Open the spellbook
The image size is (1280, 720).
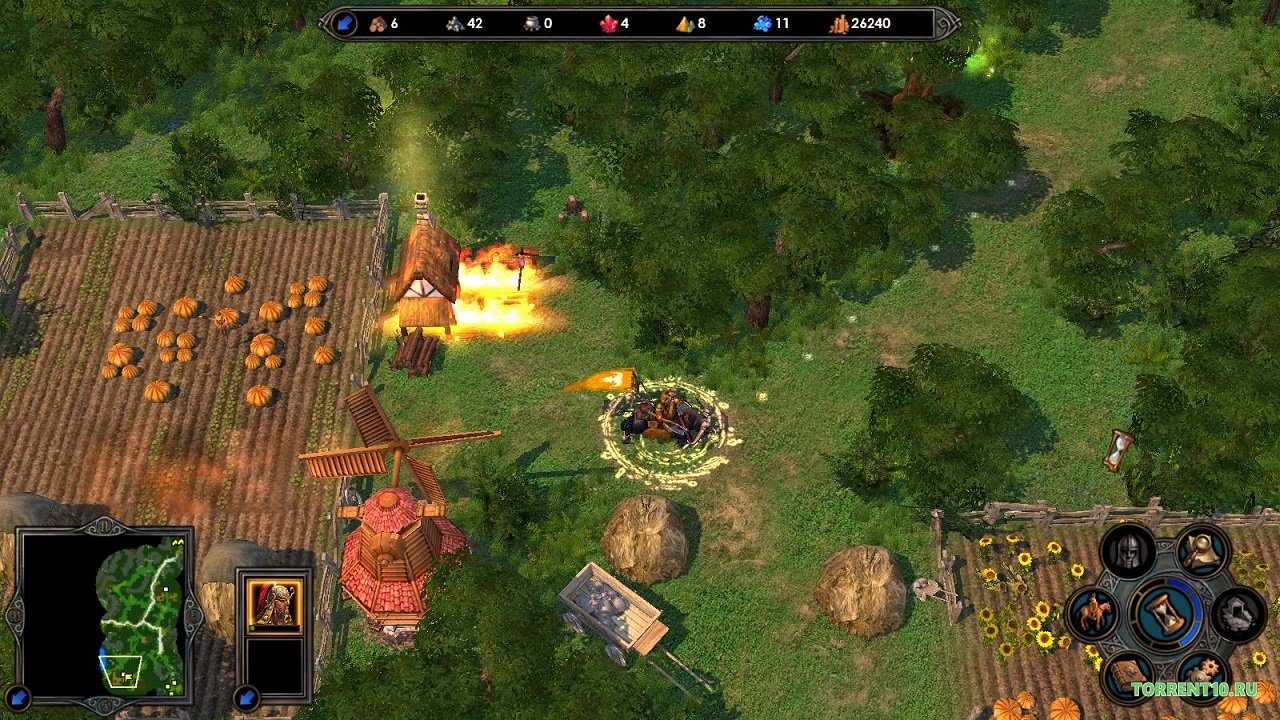1128,675
